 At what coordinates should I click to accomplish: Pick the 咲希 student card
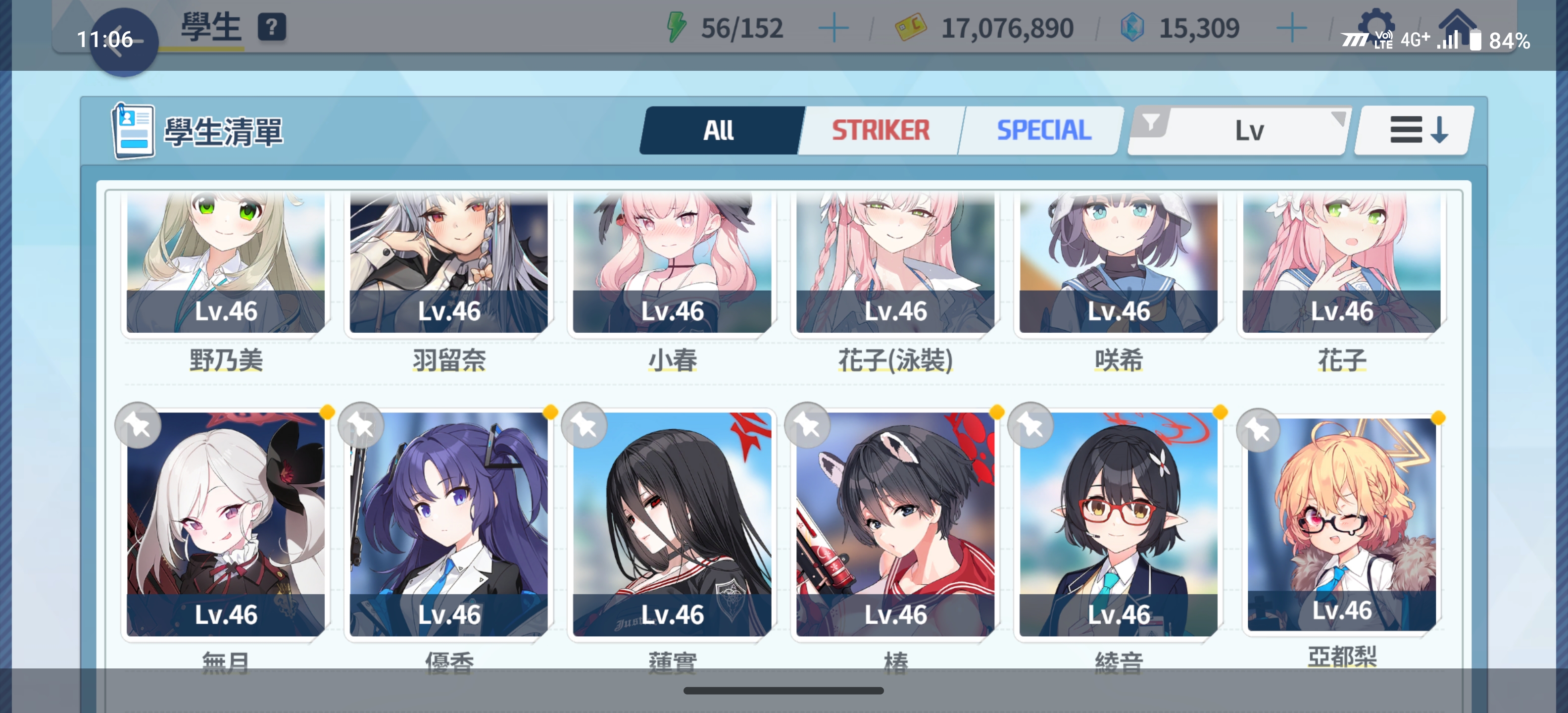click(1118, 262)
